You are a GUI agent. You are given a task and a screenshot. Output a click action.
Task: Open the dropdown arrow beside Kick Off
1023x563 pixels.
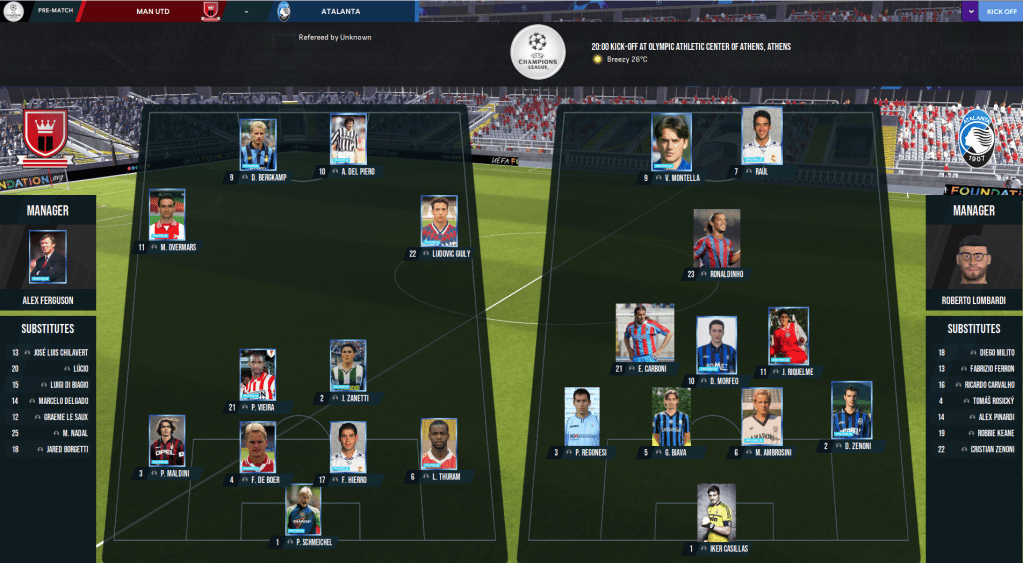970,12
